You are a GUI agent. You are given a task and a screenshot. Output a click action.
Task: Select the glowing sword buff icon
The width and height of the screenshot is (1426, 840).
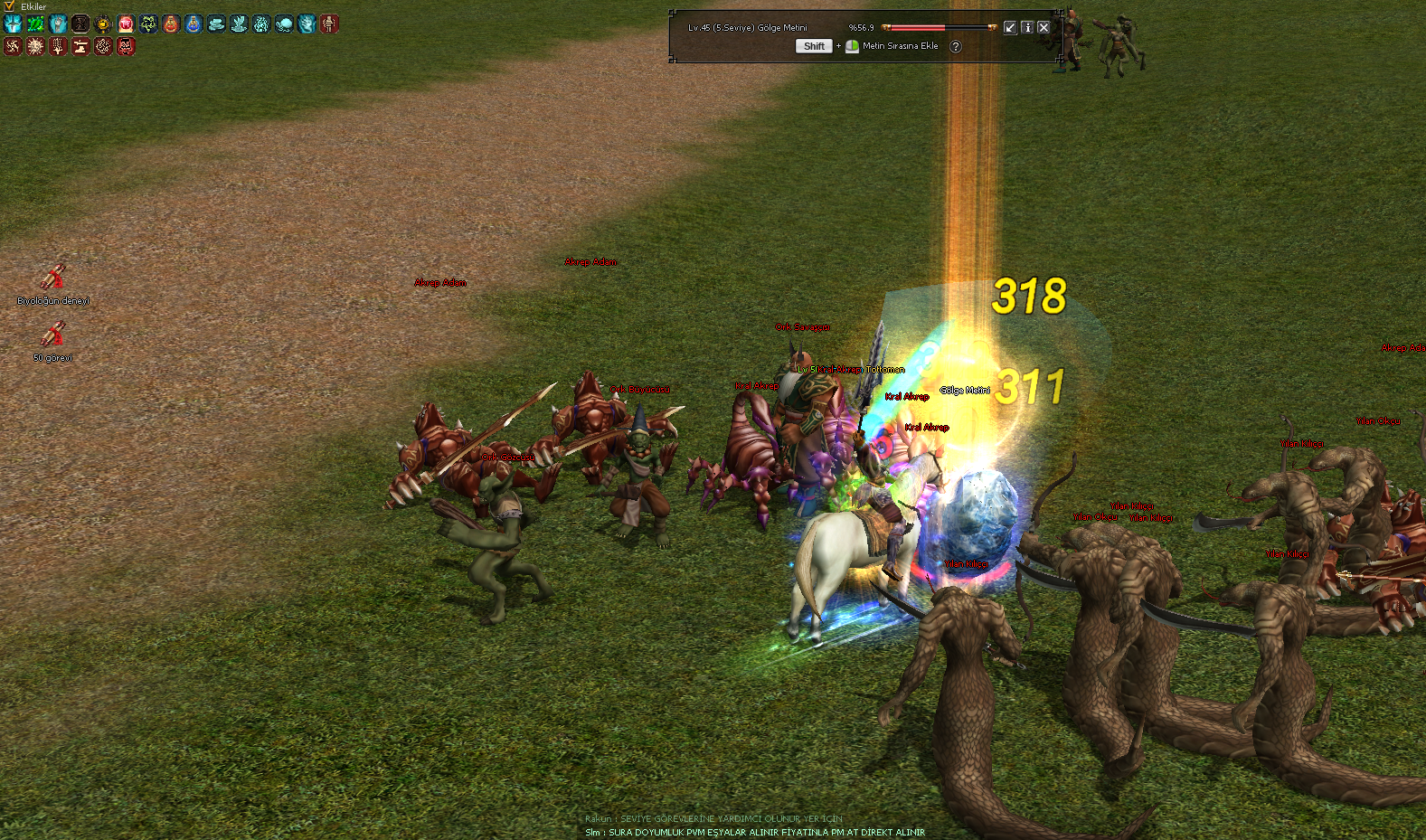pyautogui.click(x=13, y=24)
